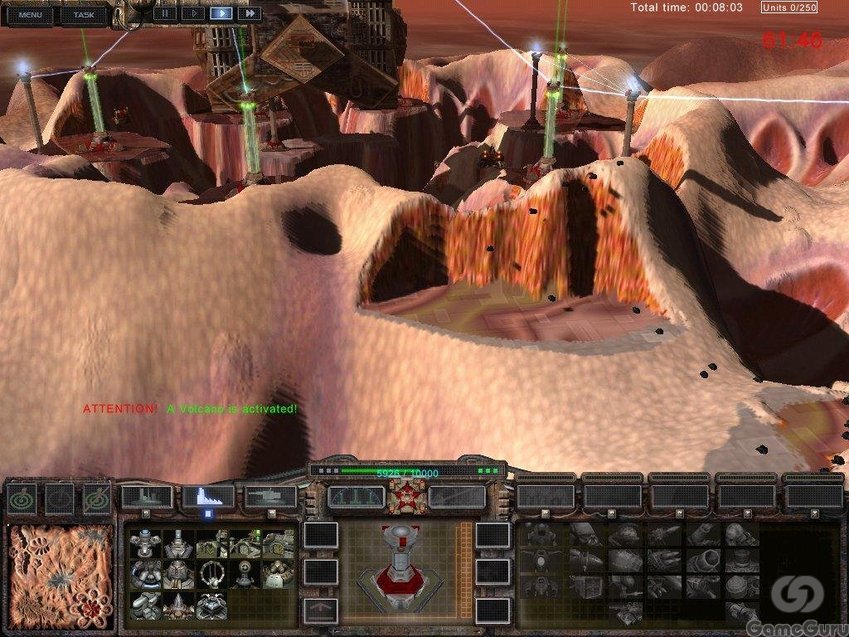
Task: Select the highlighted normal speed button
Action: (220, 14)
